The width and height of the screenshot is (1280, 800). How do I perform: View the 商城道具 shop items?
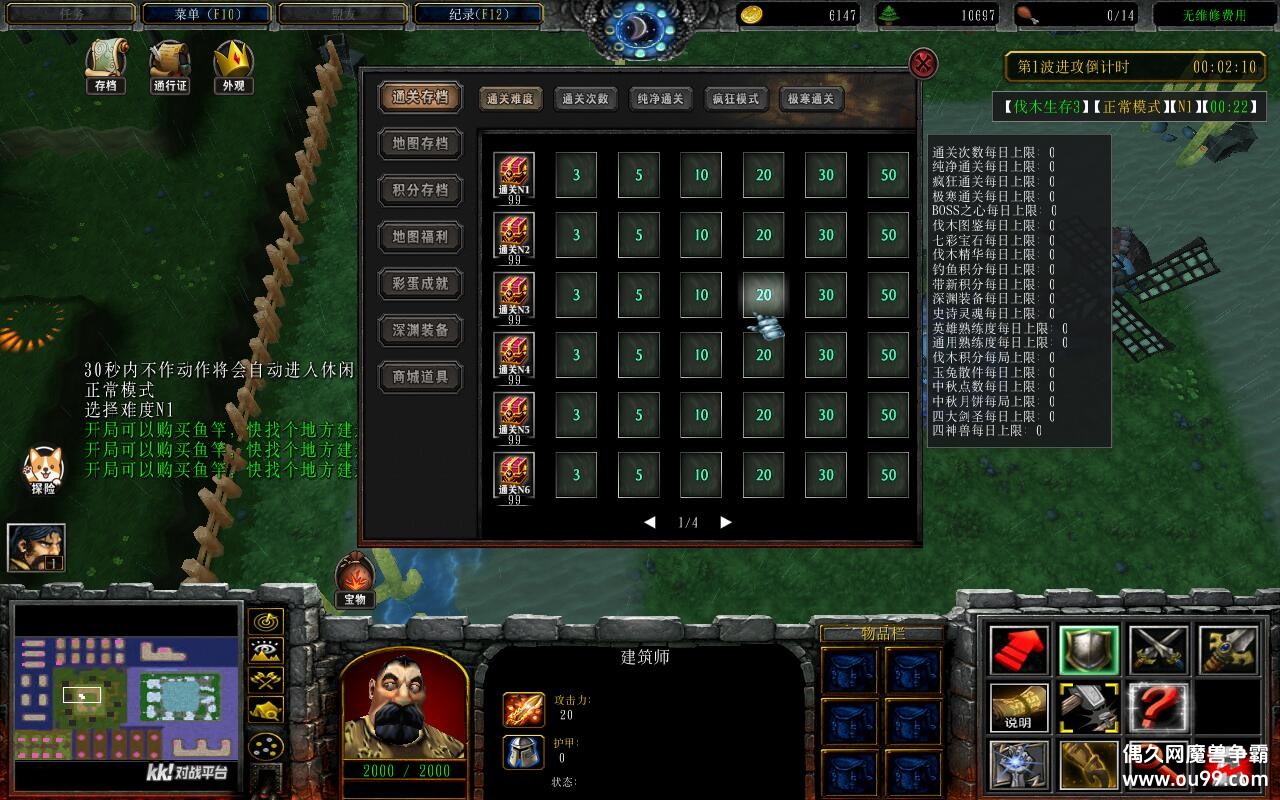pyautogui.click(x=420, y=377)
